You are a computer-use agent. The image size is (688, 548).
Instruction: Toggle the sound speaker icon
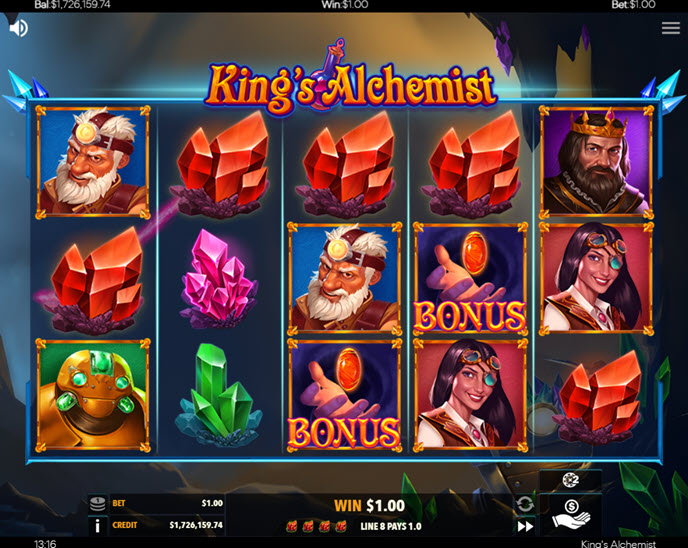pos(18,28)
